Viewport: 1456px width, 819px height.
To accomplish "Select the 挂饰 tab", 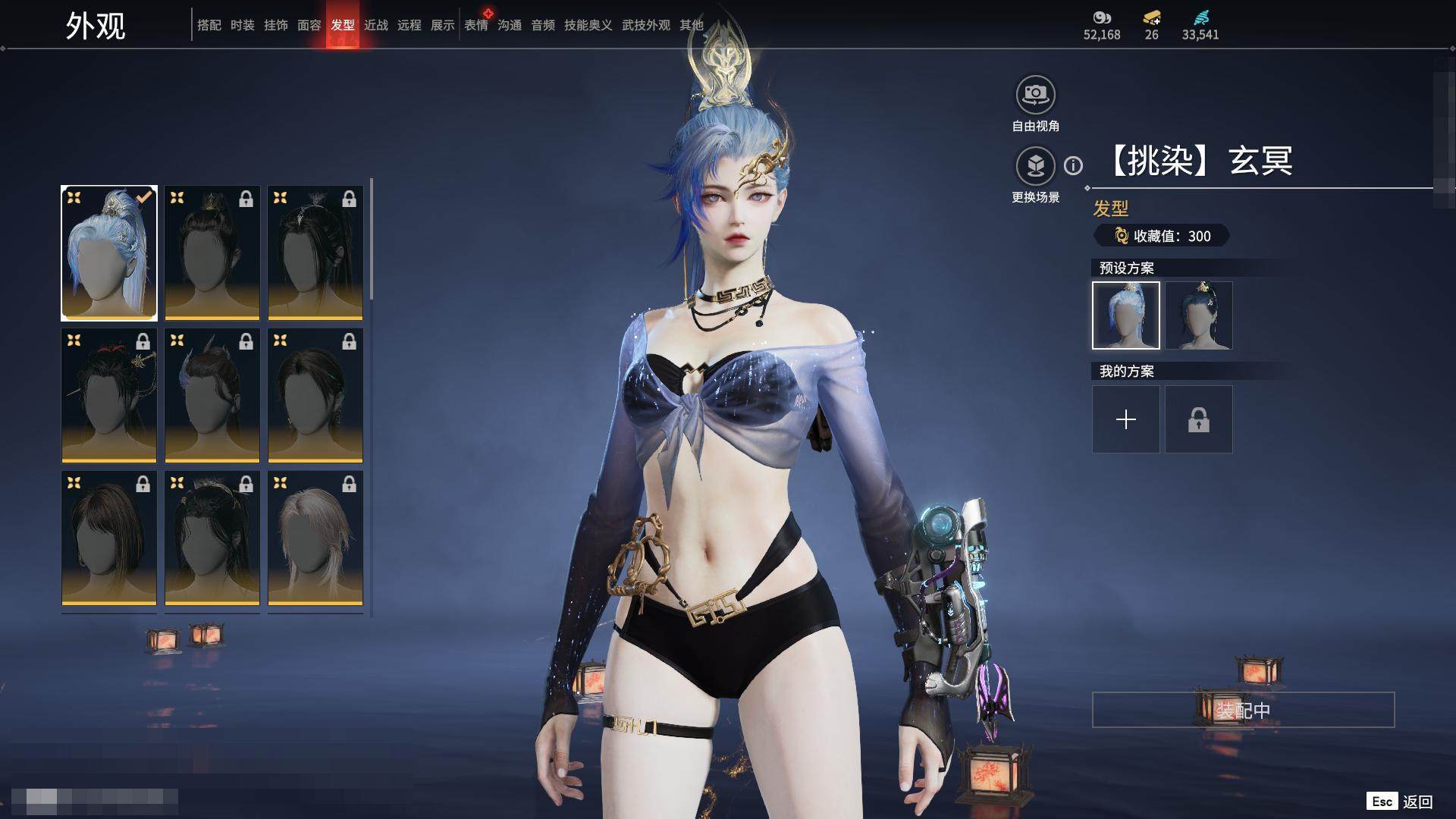I will 276,25.
